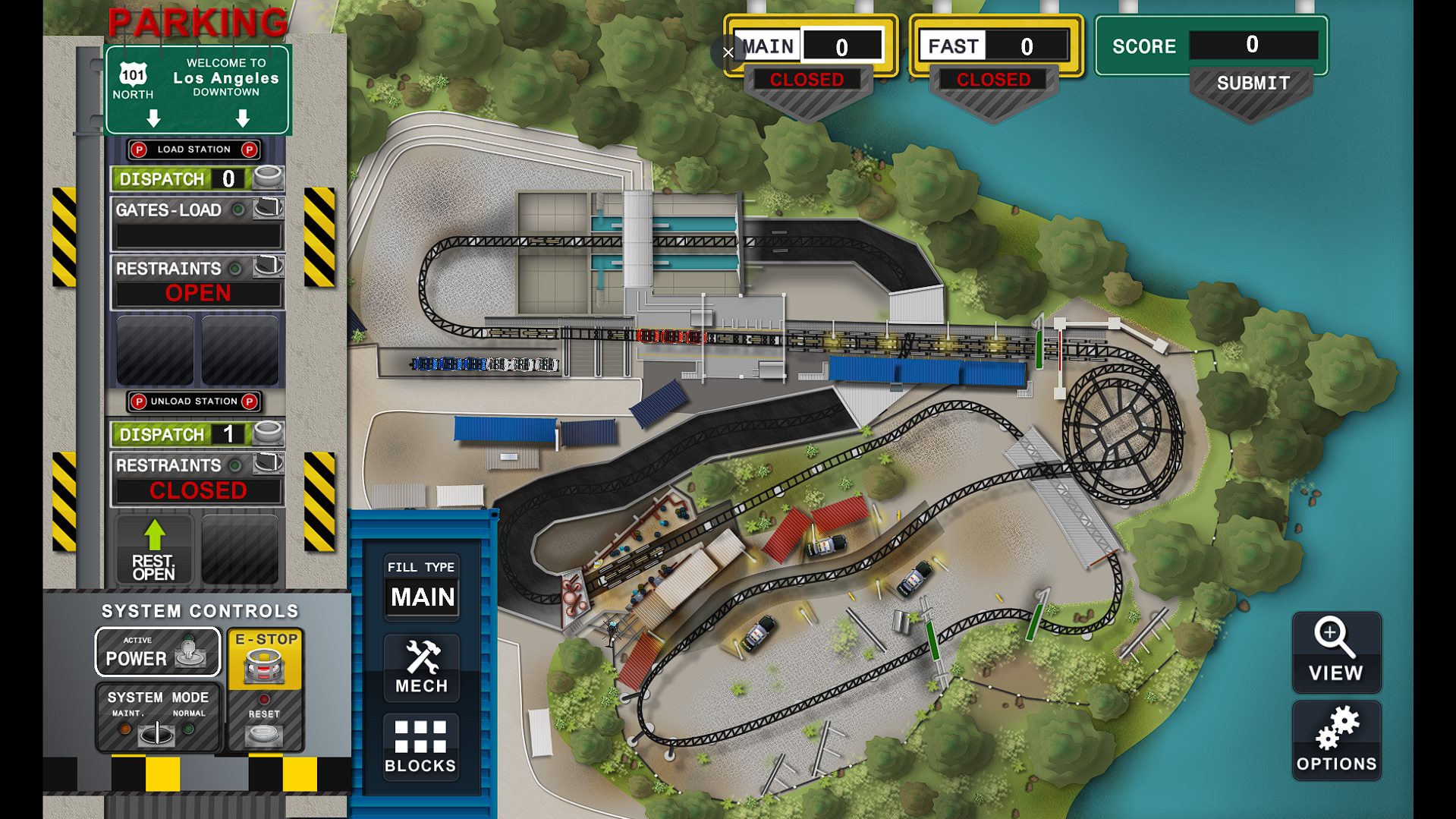The image size is (1456, 819).
Task: Open the Blocks panel
Action: click(420, 747)
